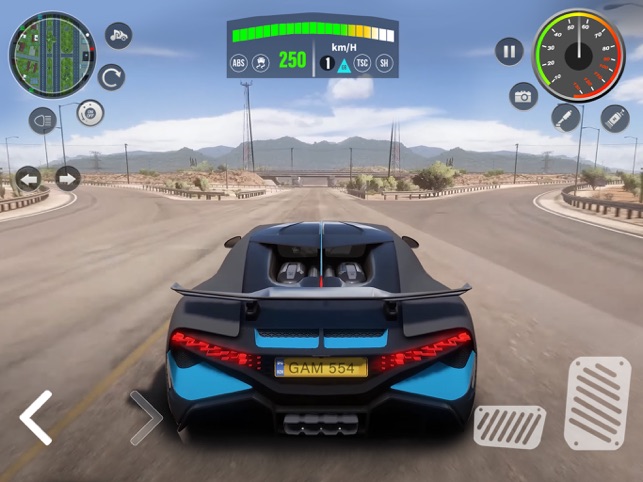Screen dimensions: 643x482
Task: Tap the tall accelerator pedal
Action: point(597,401)
